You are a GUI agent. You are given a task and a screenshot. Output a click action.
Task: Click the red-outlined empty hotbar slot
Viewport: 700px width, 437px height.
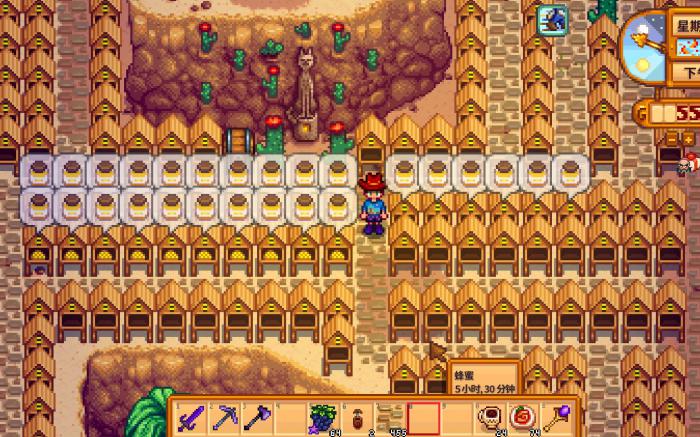pyautogui.click(x=422, y=416)
